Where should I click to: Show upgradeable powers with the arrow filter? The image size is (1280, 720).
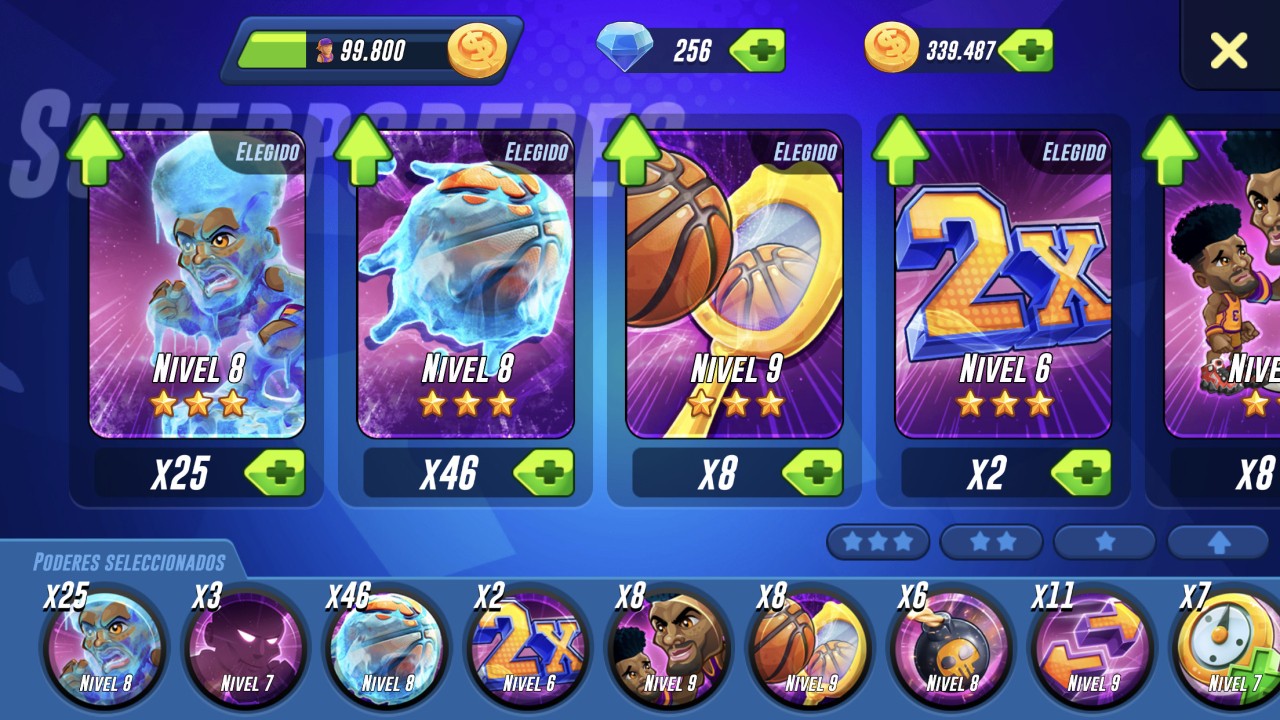1218,542
